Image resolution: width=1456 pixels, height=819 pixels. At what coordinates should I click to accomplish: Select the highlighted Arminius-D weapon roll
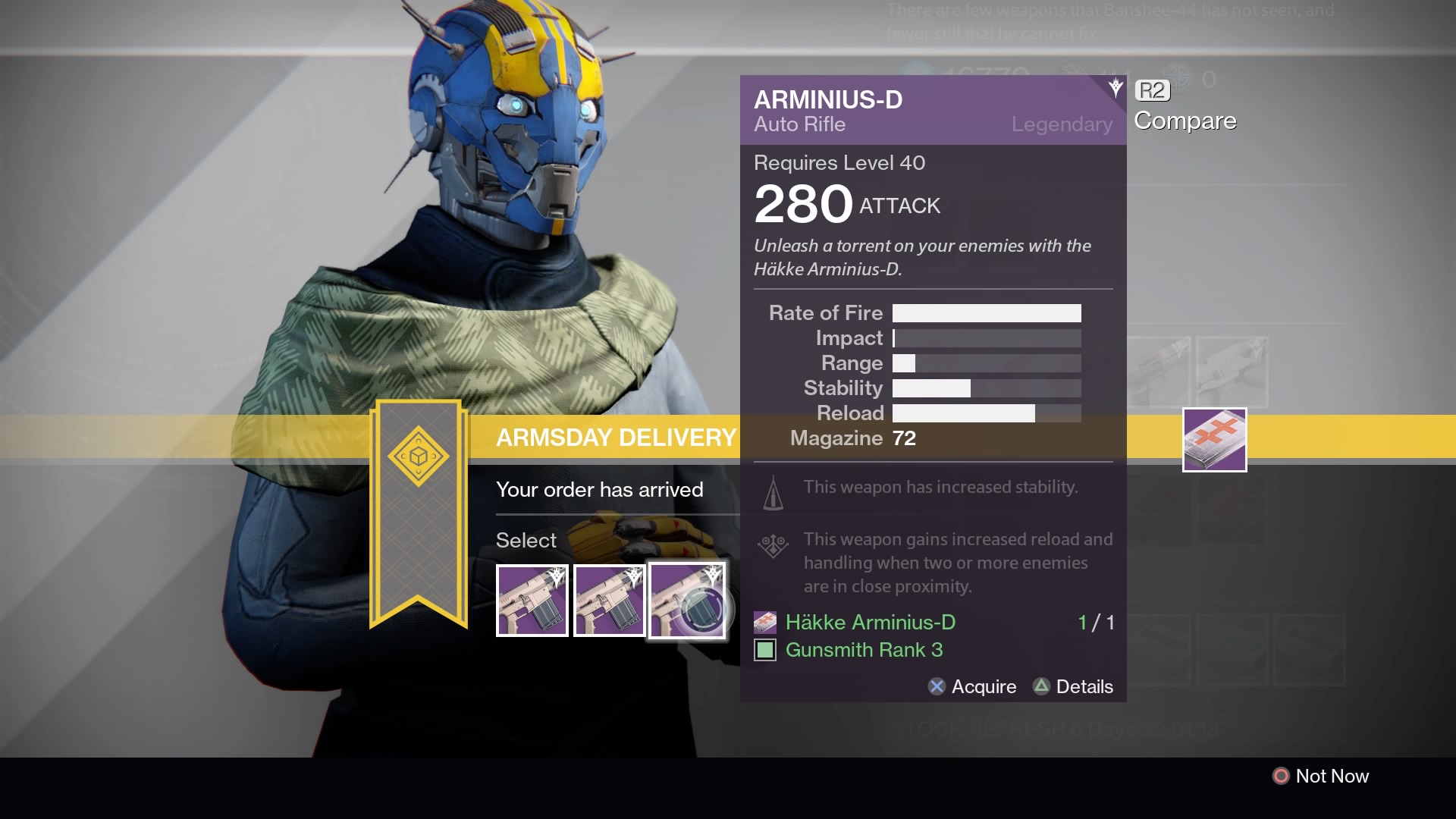click(x=686, y=601)
